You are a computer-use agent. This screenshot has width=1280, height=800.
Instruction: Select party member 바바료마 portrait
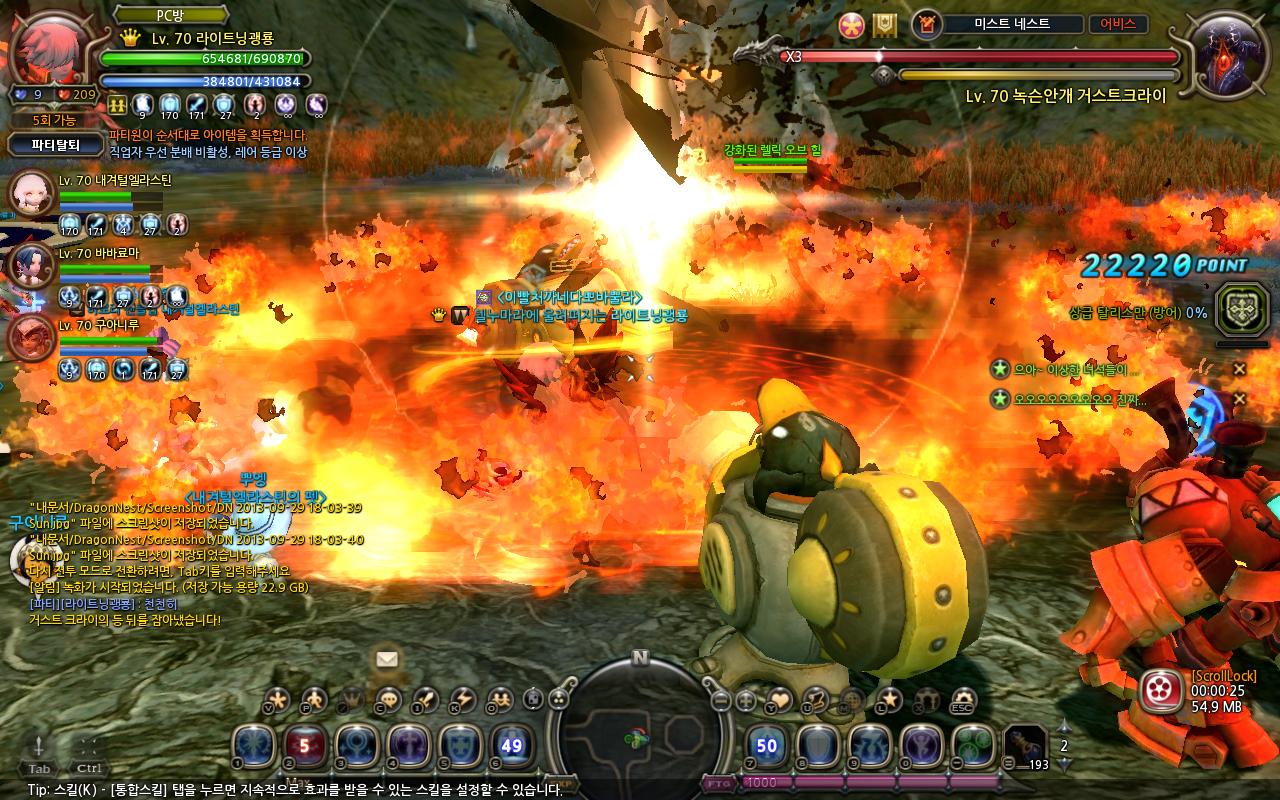coord(29,265)
